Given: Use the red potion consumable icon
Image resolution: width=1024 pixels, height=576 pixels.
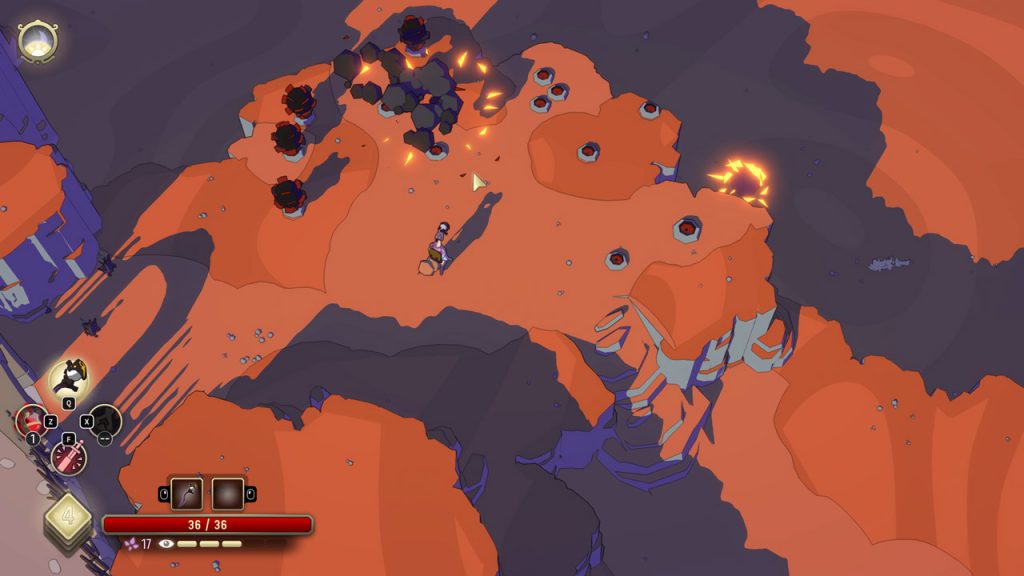Looking at the screenshot, I should click(31, 420).
